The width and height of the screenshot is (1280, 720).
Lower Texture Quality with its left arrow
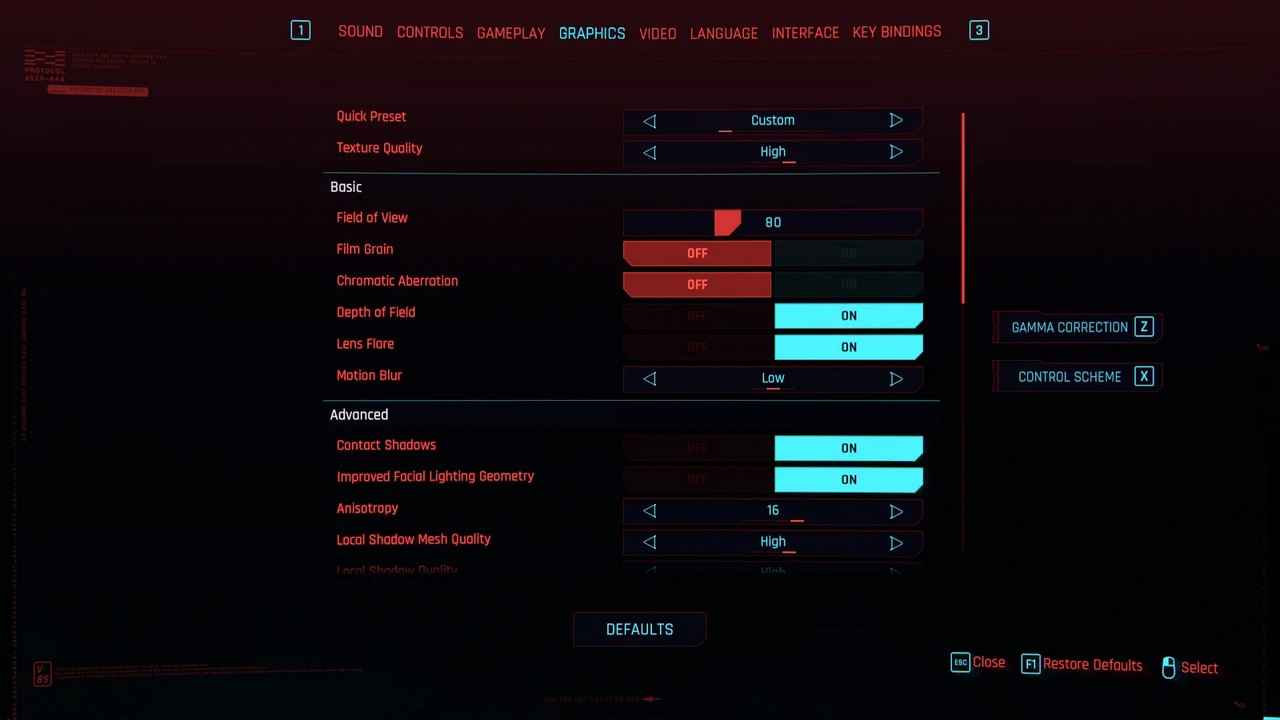coord(650,152)
